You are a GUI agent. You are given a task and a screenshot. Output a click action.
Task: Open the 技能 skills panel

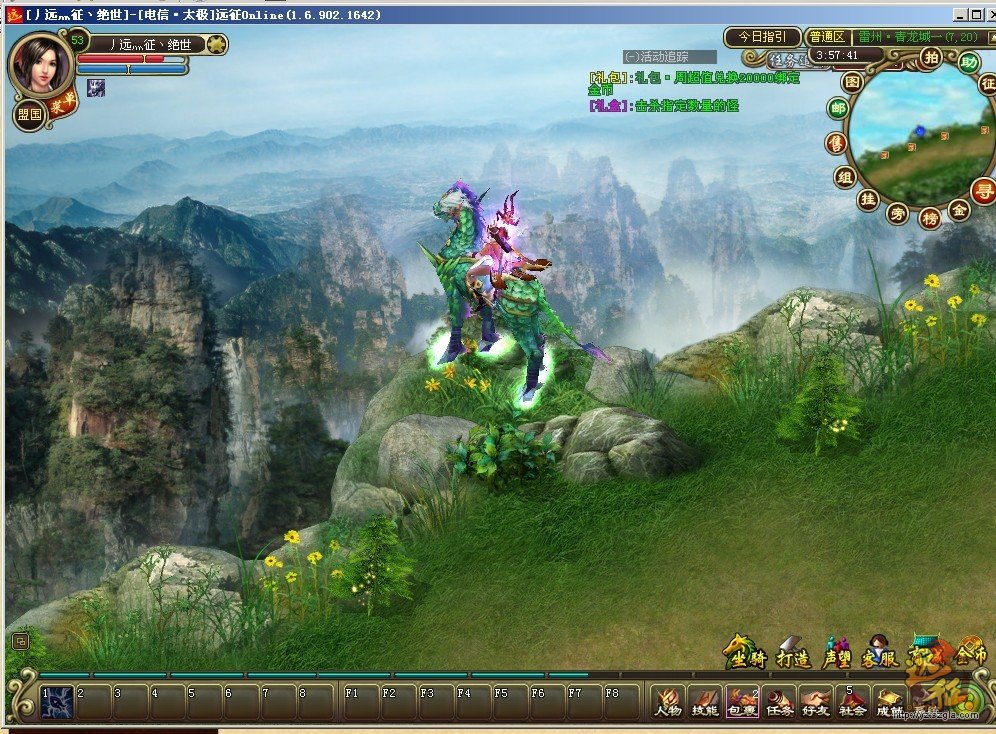pos(705,702)
